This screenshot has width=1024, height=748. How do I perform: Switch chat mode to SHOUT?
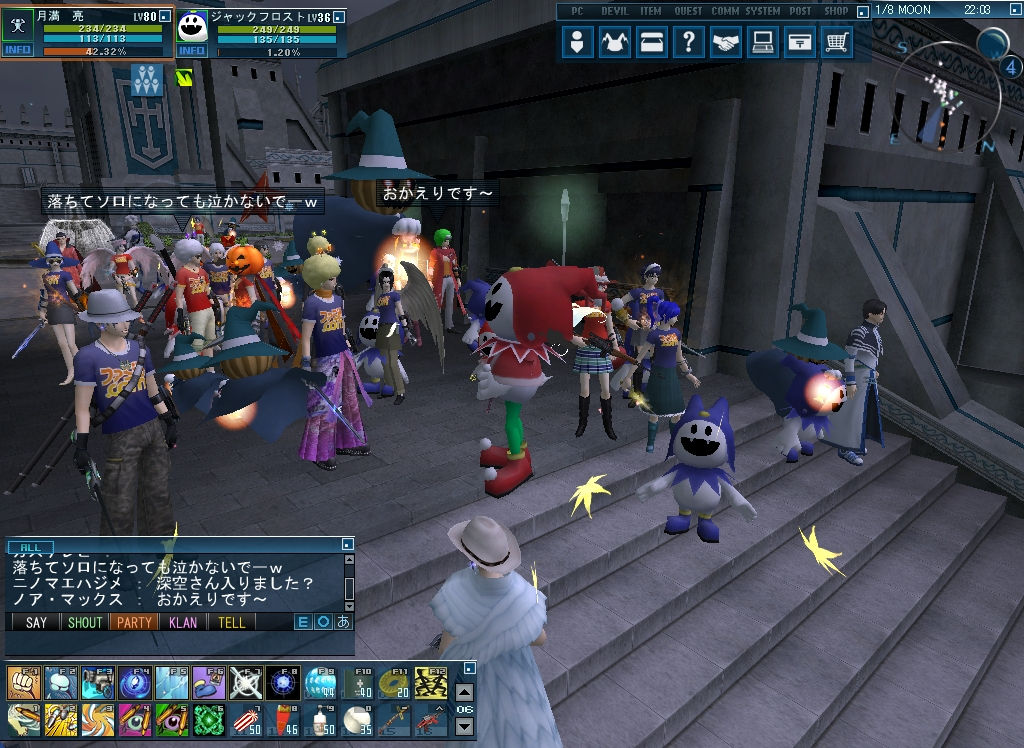(x=85, y=622)
